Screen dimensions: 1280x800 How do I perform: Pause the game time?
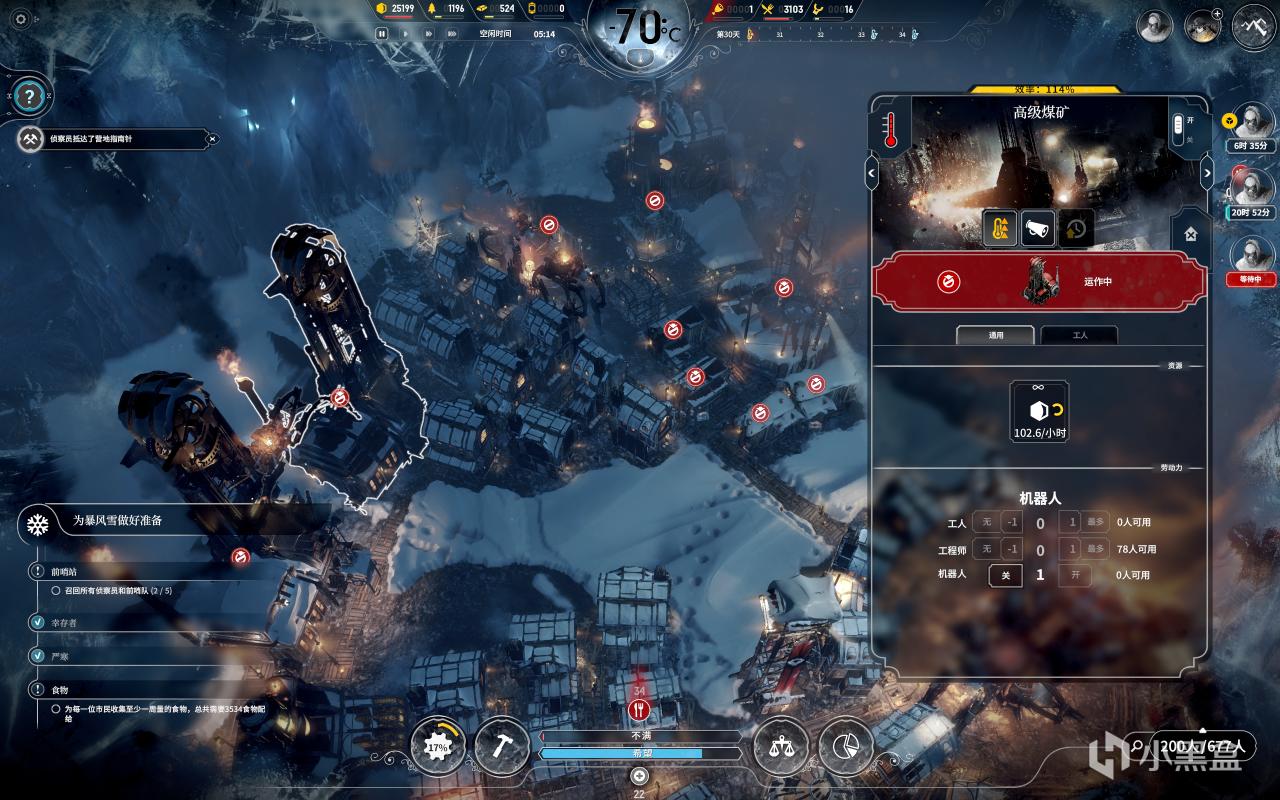(381, 33)
